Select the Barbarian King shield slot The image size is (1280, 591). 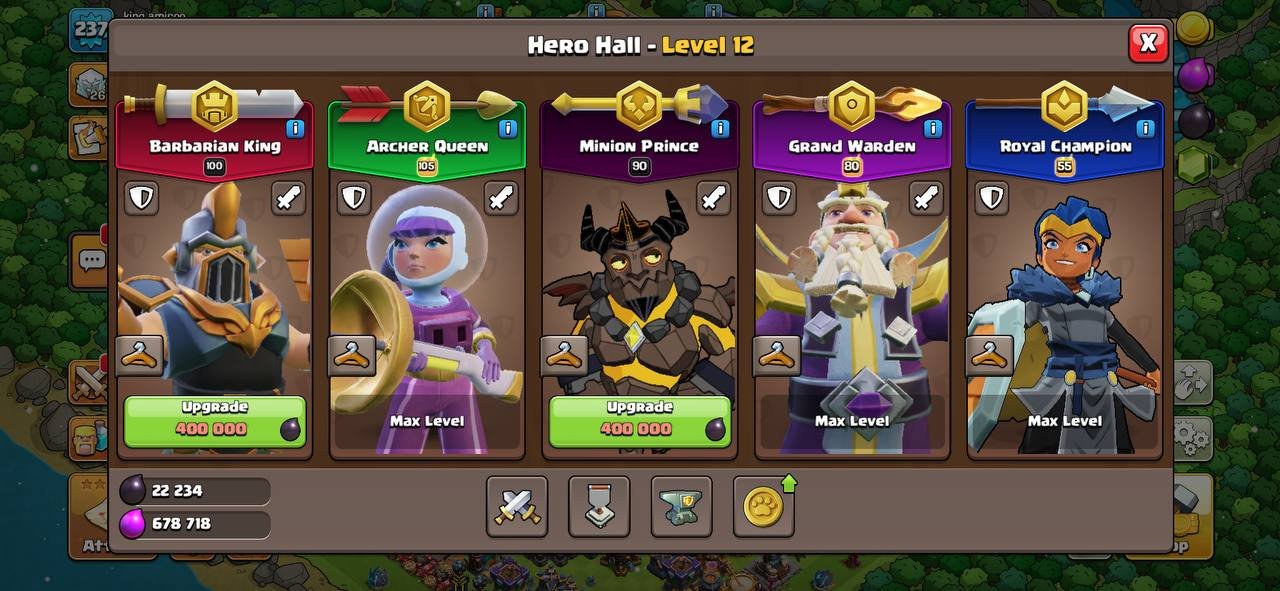coord(142,198)
